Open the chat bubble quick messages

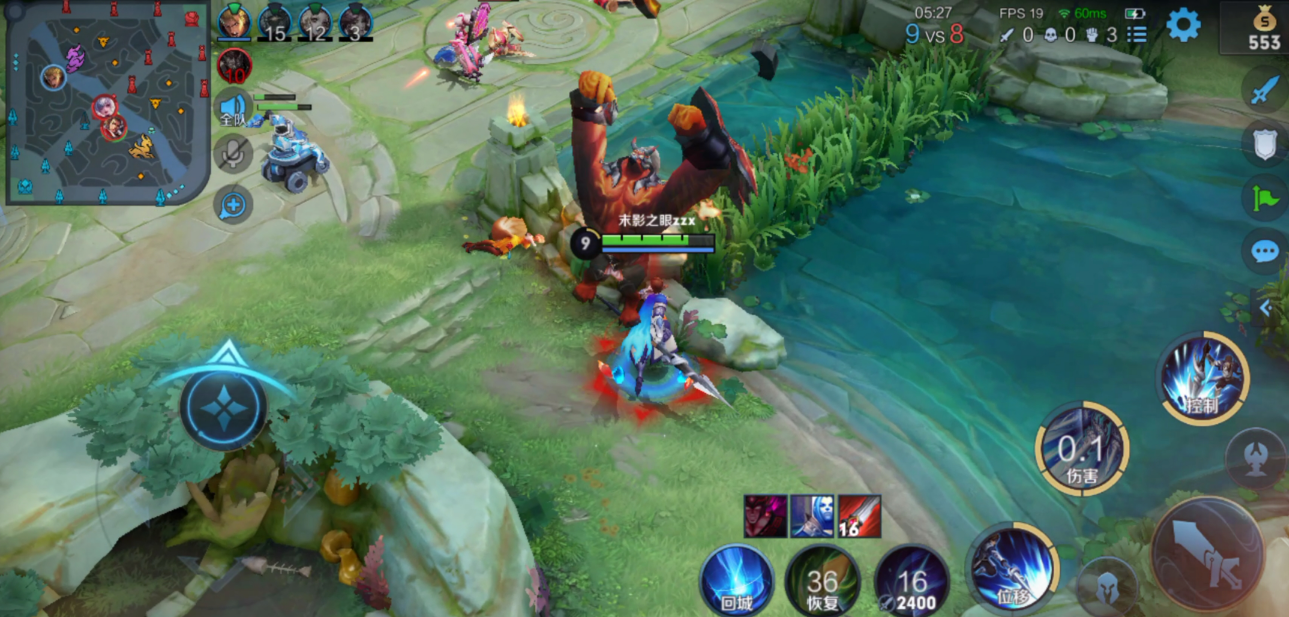1264,250
